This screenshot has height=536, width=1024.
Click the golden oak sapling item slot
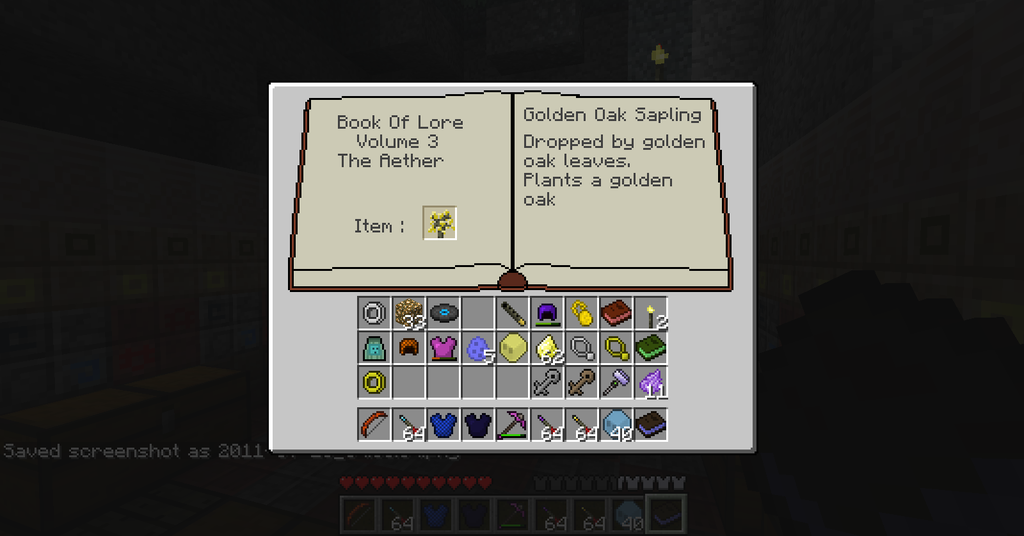click(x=440, y=223)
